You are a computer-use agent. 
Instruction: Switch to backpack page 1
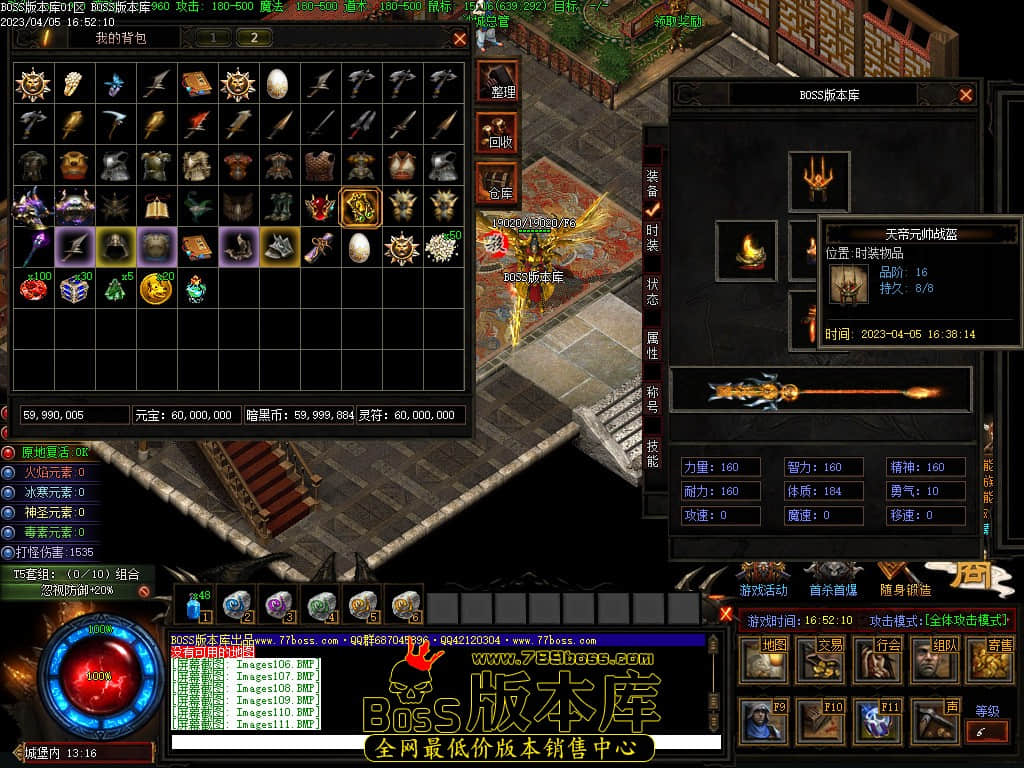[x=213, y=38]
